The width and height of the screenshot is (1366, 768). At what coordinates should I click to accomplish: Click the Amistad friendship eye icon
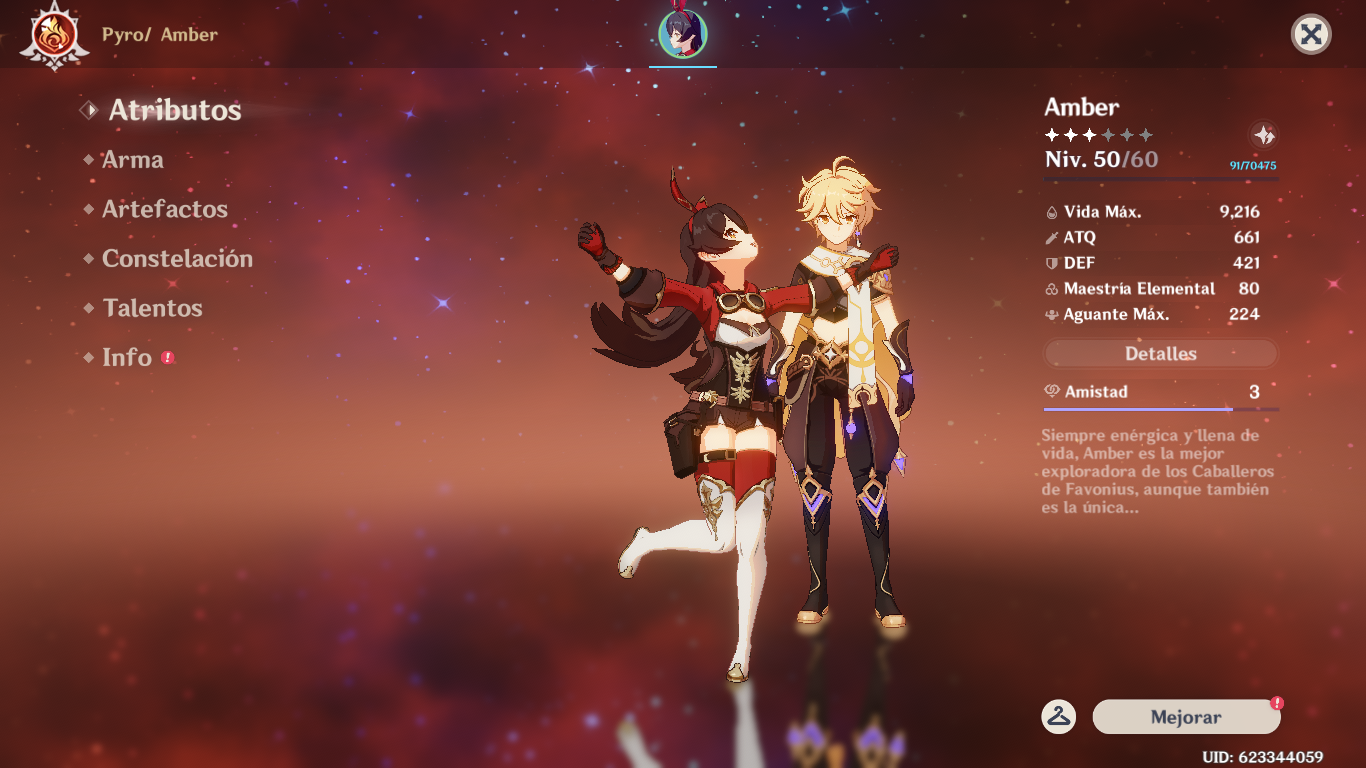point(1053,392)
